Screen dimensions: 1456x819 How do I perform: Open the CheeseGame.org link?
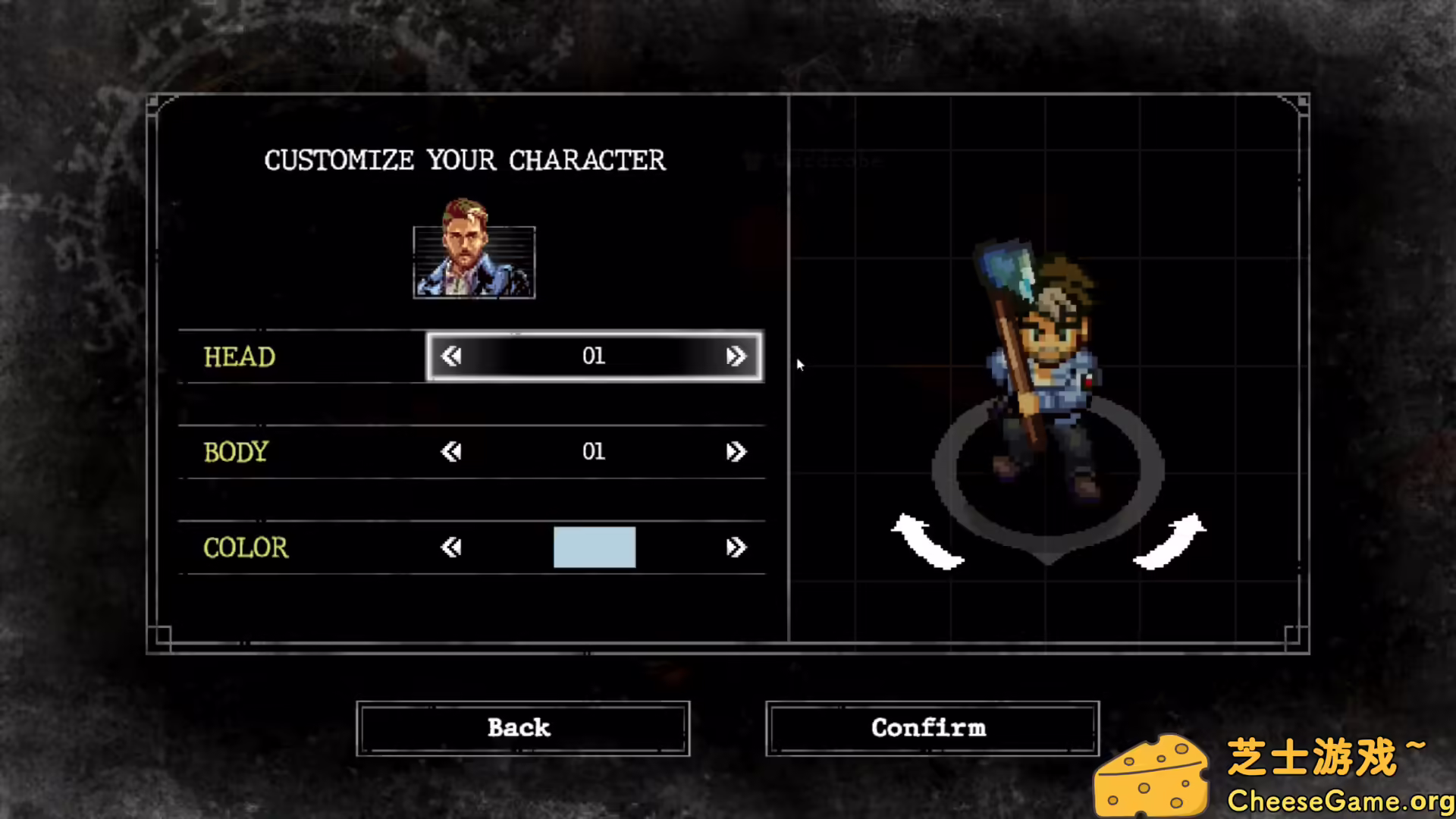coord(1342,800)
